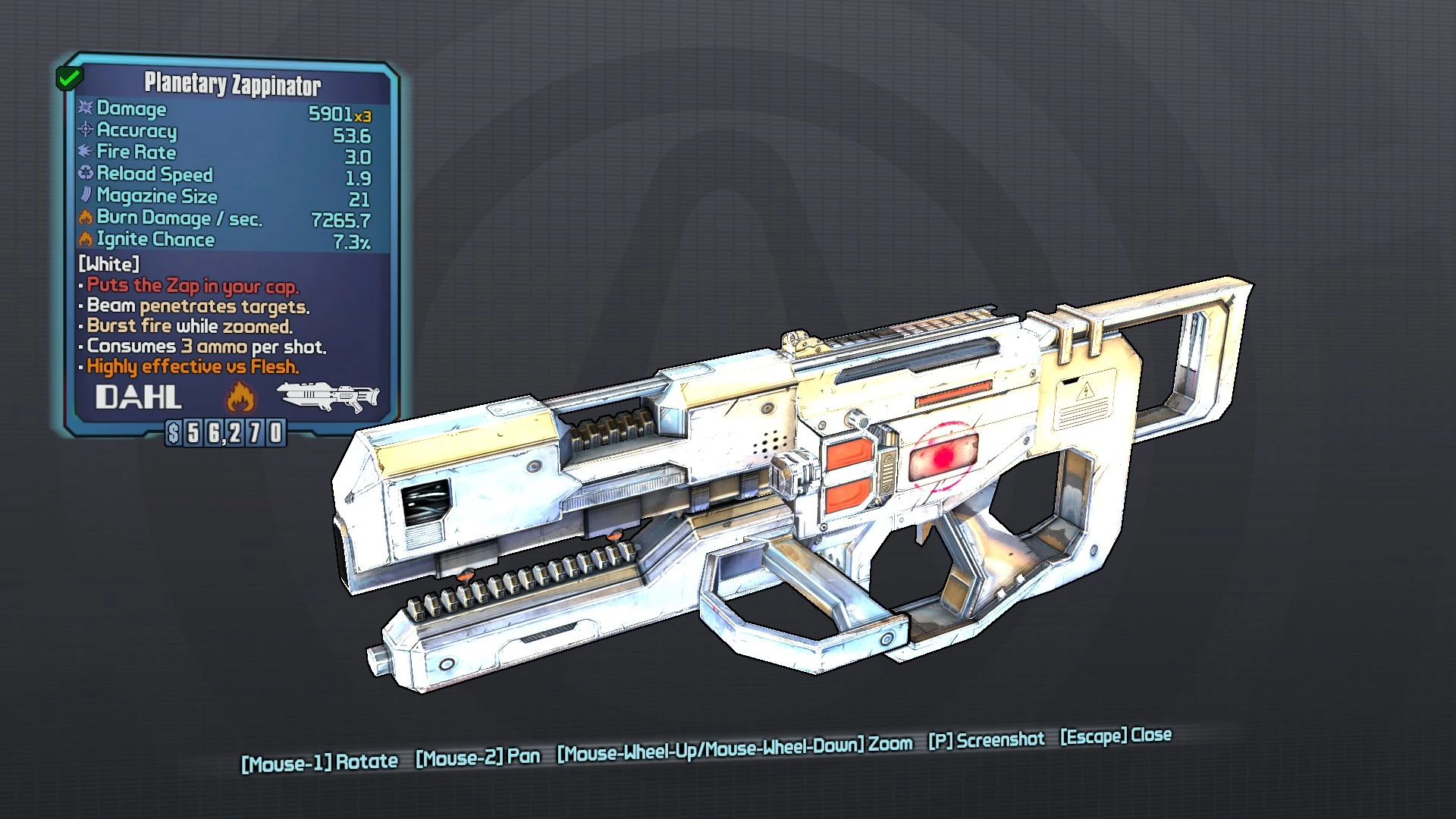Click the [P] Screenshot option
The image size is (1456, 819).
click(988, 739)
